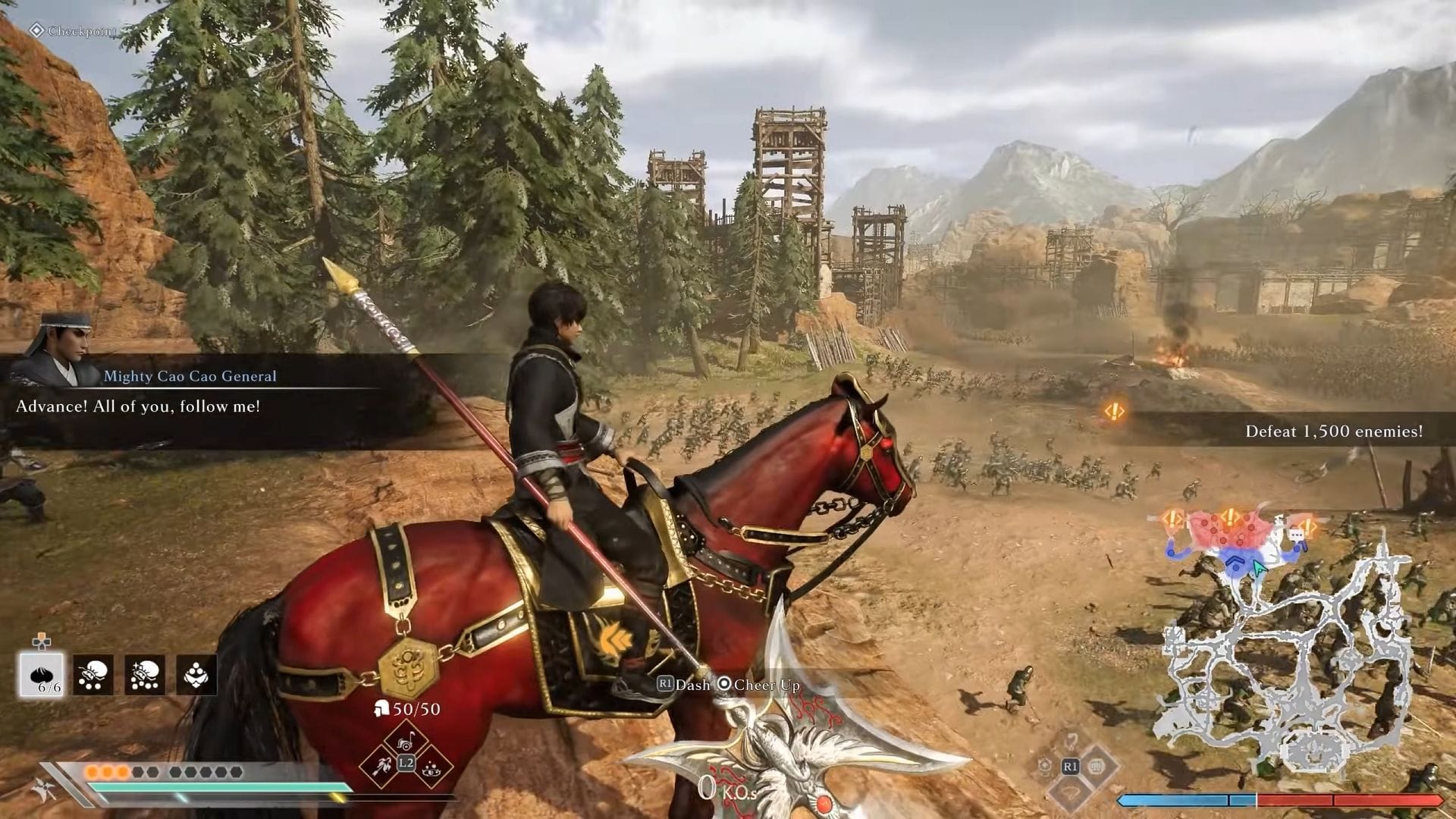Toggle the Dash action via the R1 prompt

coord(666,684)
